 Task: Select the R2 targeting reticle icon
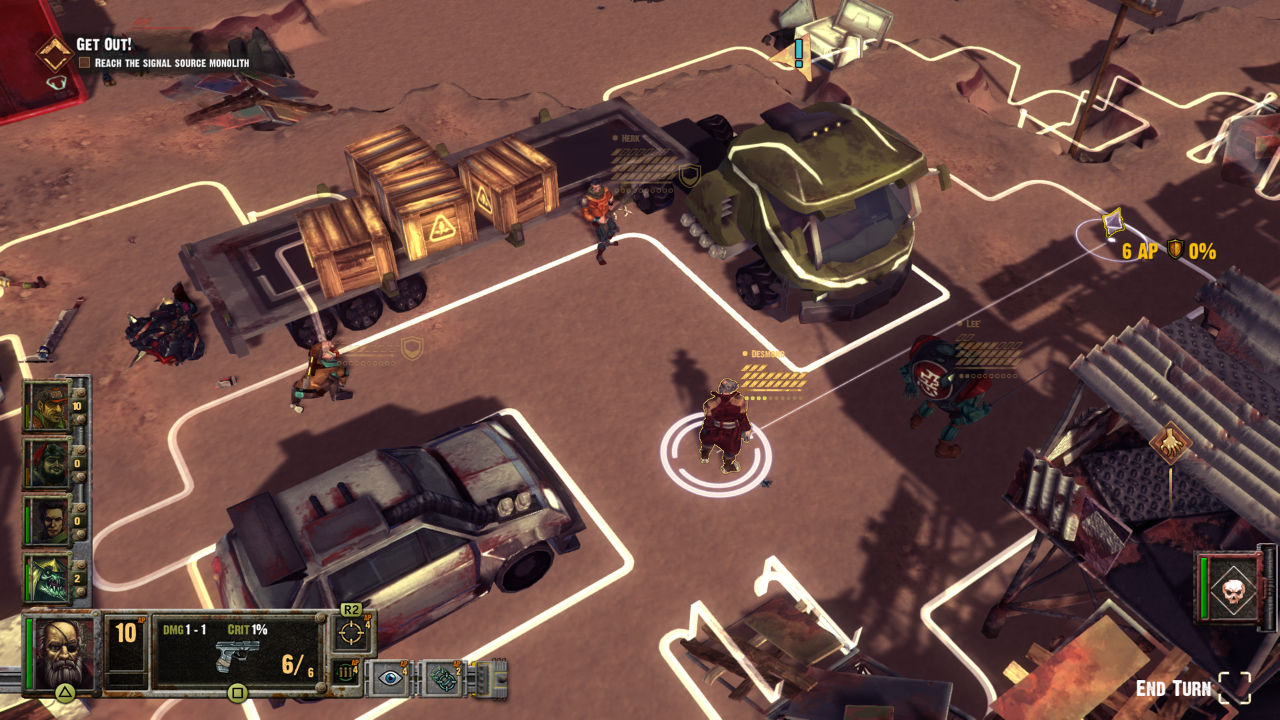click(x=350, y=633)
